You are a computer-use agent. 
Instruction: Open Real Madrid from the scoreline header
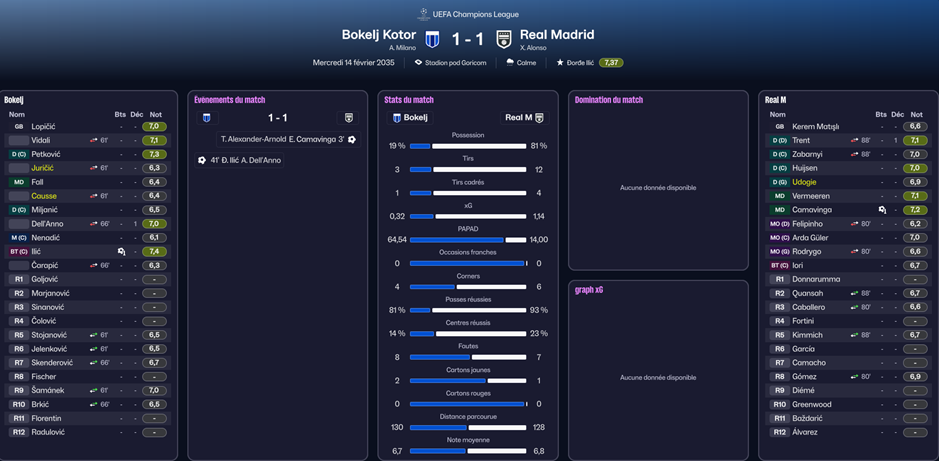coord(557,35)
